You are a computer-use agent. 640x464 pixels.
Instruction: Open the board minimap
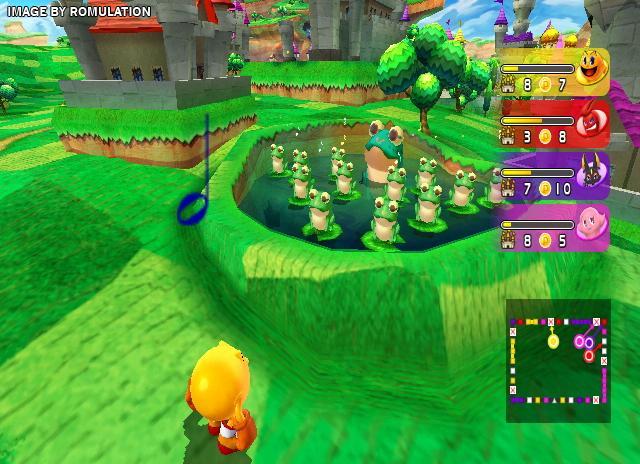(x=557, y=351)
